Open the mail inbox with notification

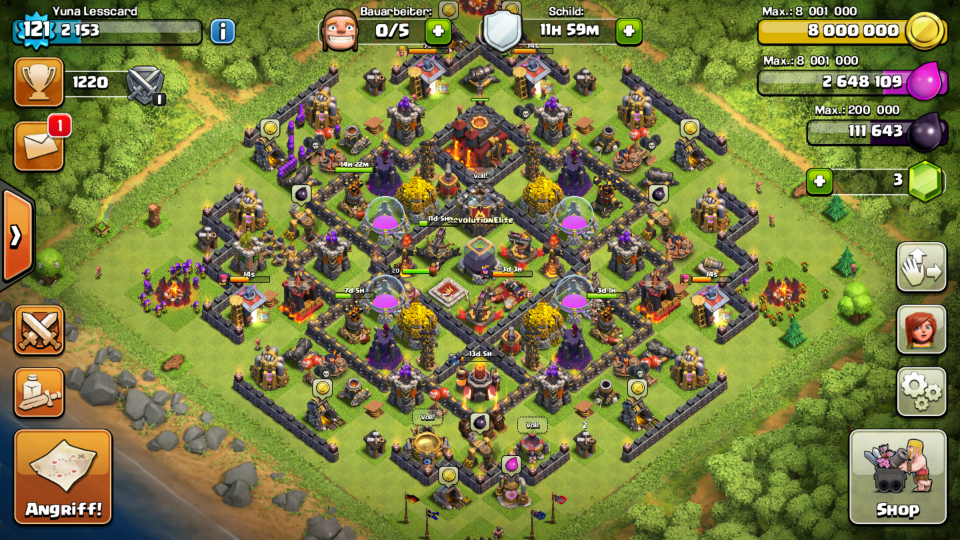[39, 146]
